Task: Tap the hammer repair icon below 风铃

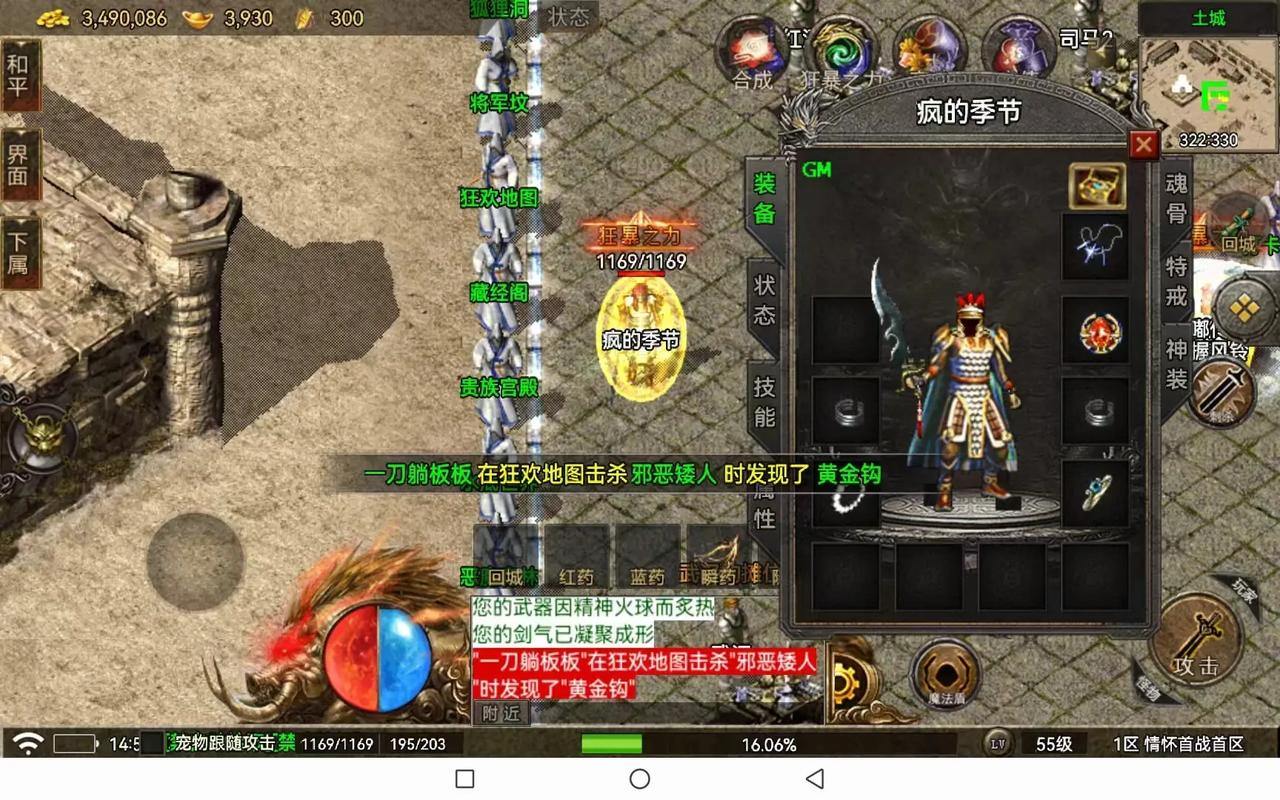Action: point(1222,392)
